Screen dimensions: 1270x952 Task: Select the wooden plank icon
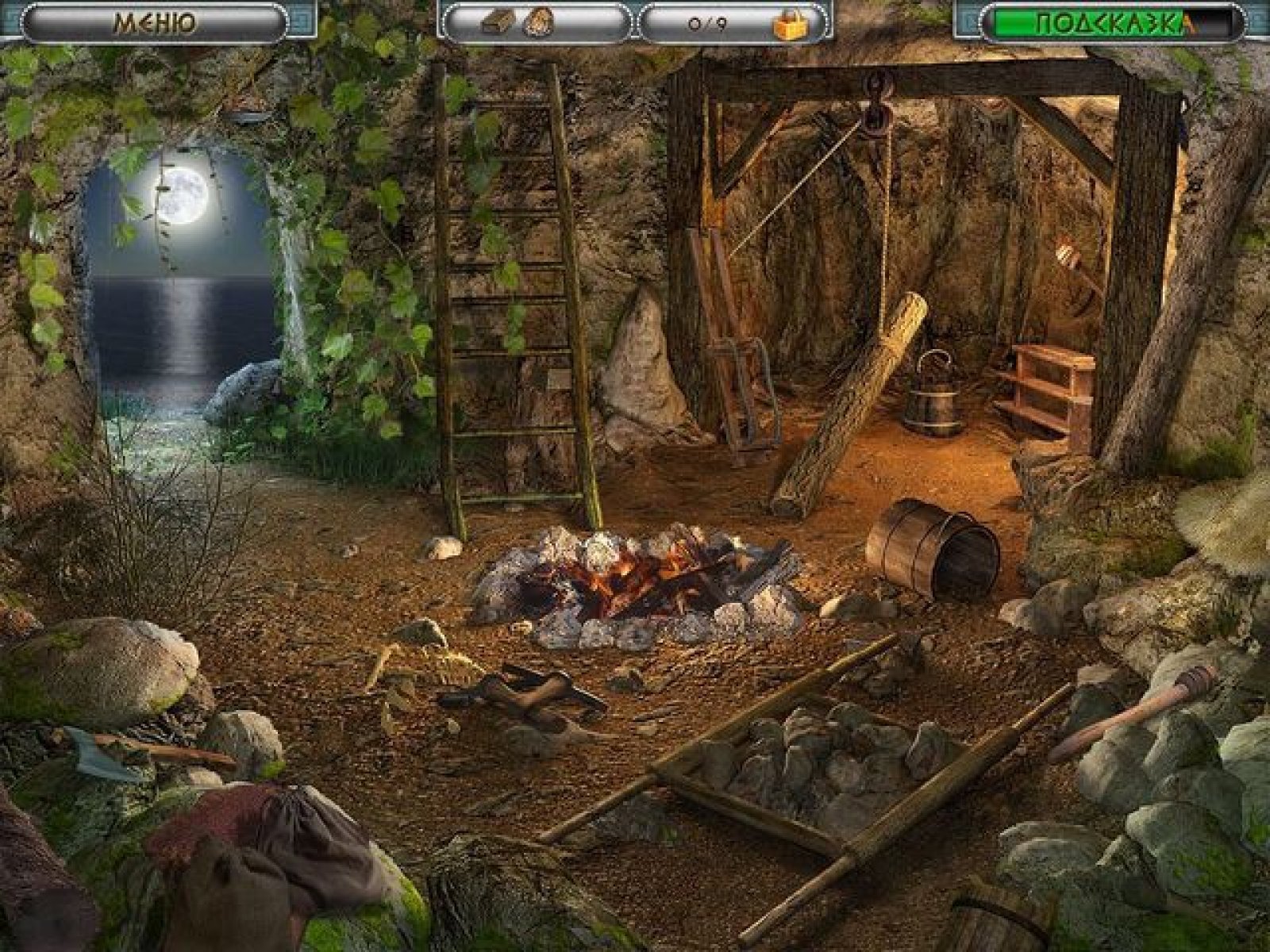(498, 22)
